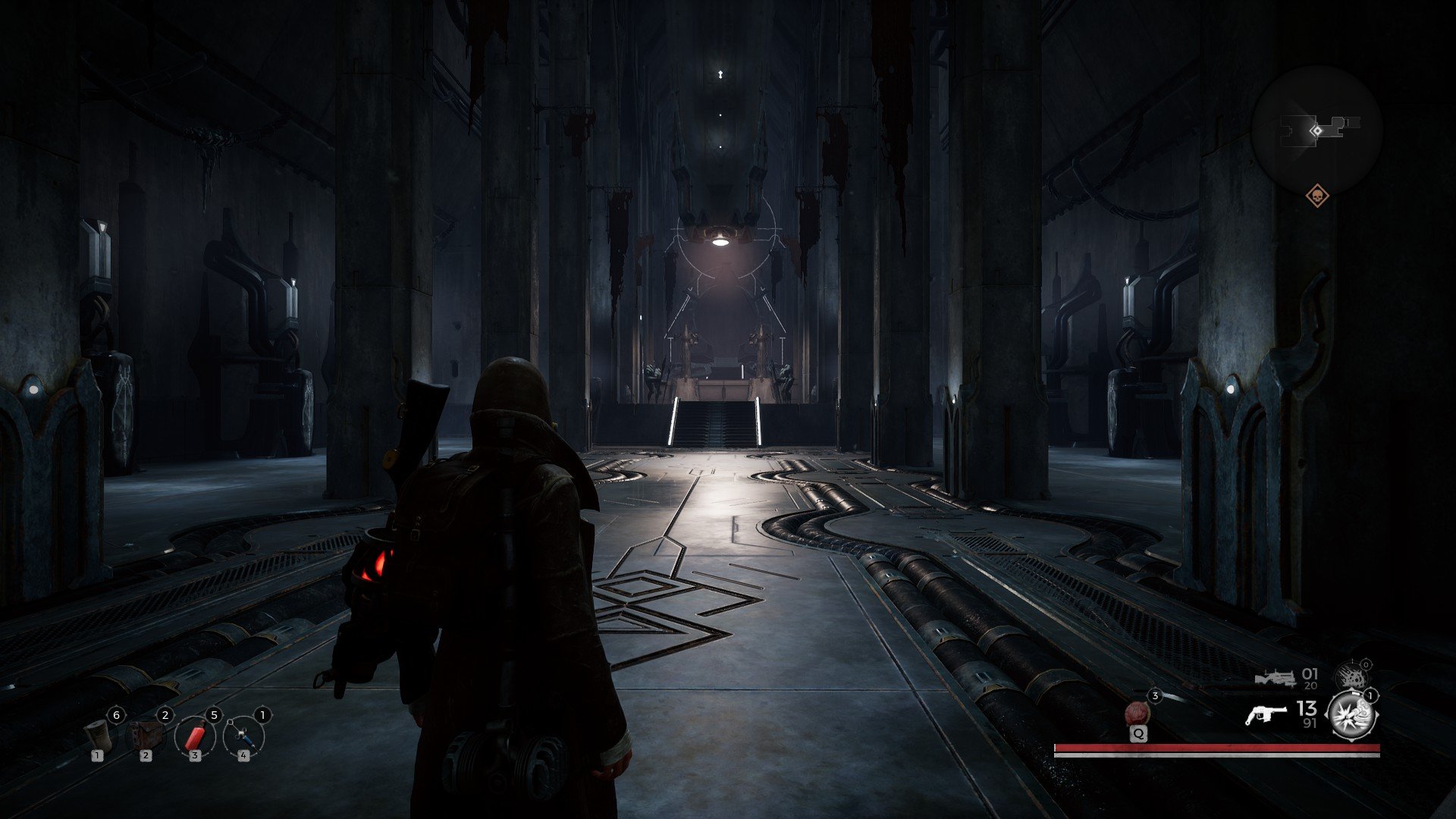Select the bandage spool in consumable slot 1

coord(99,736)
